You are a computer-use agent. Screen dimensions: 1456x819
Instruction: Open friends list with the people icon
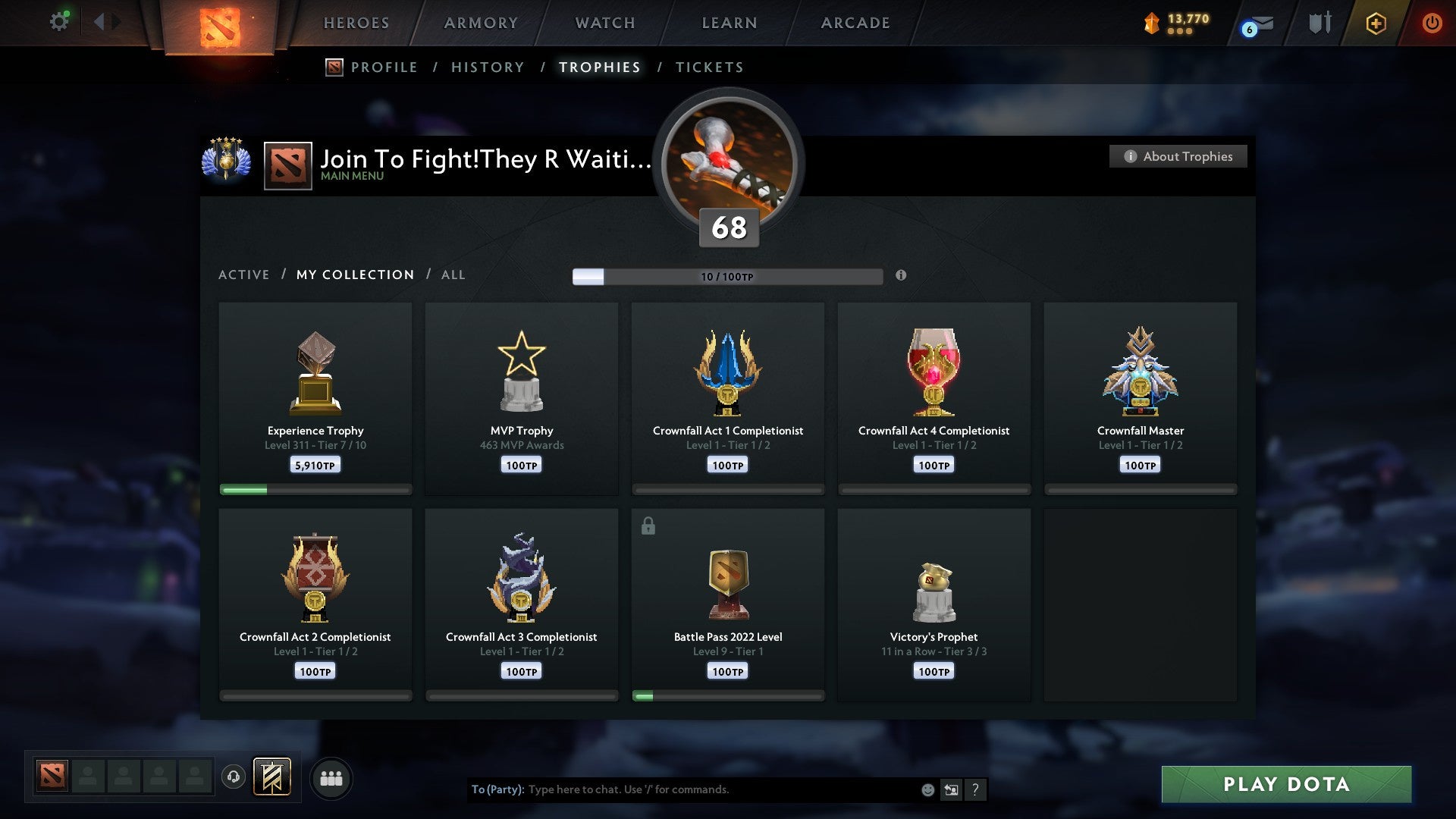tap(331, 777)
